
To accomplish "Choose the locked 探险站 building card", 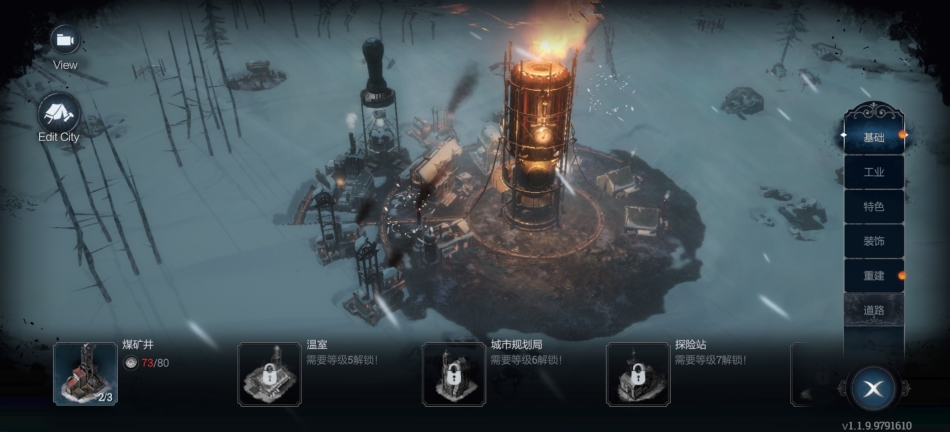I will (x=638, y=374).
